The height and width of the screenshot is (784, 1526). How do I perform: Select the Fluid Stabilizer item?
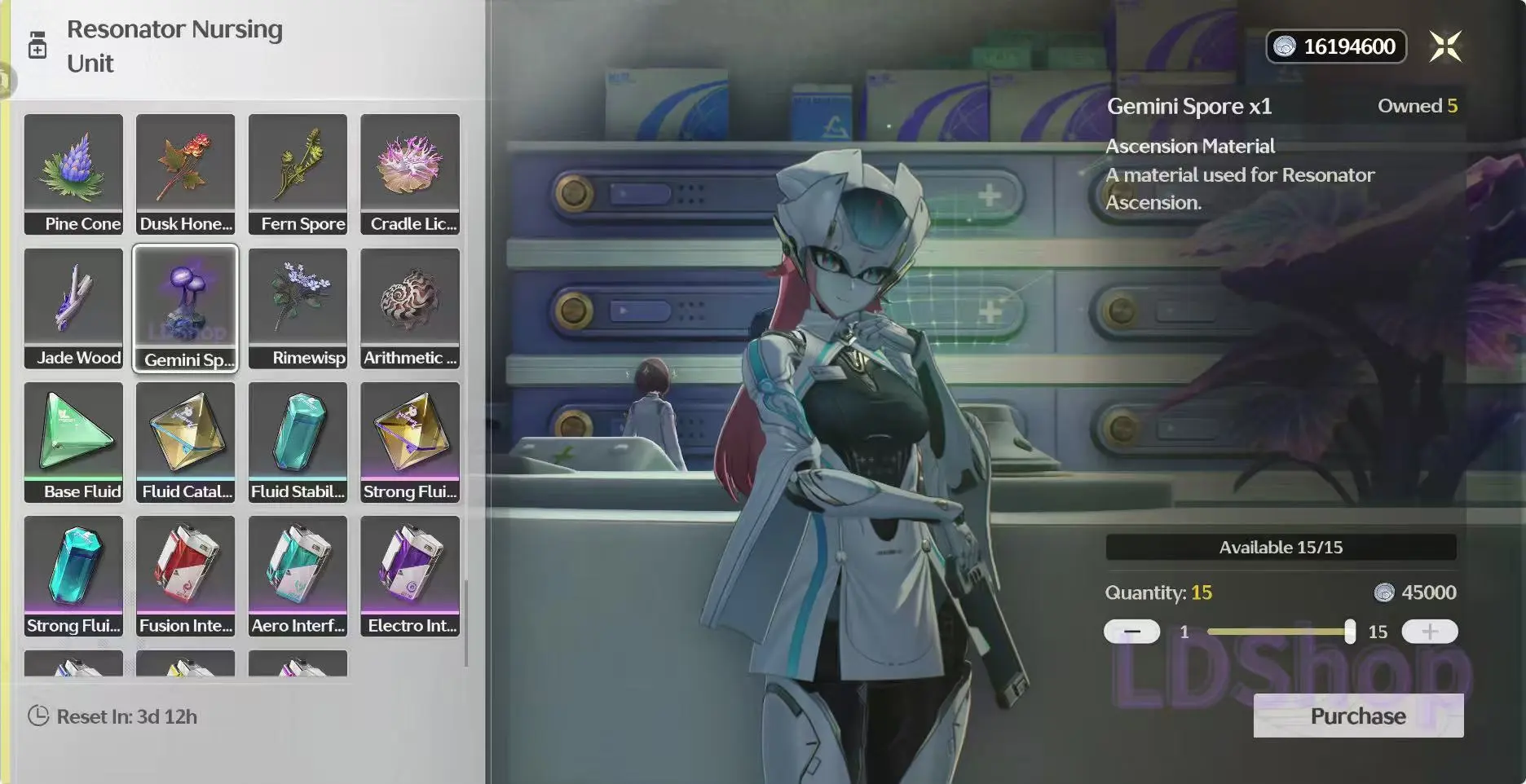pyautogui.click(x=298, y=441)
